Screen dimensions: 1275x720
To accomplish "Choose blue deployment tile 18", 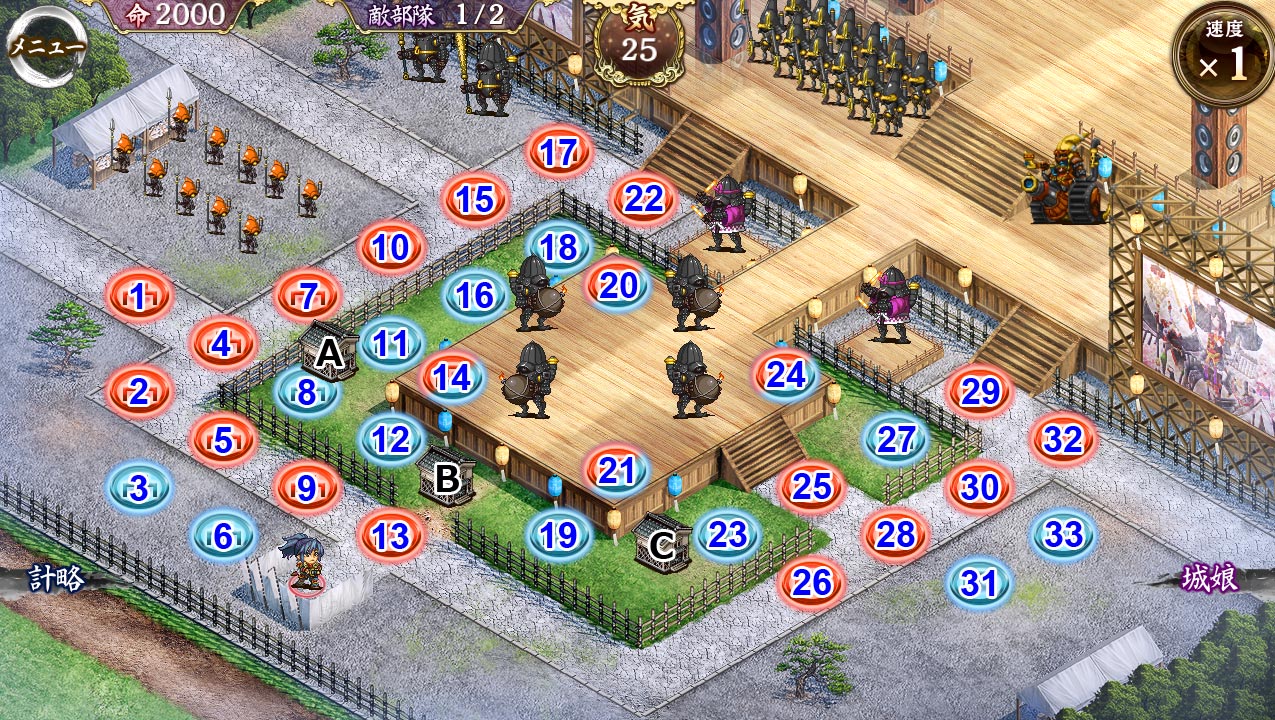I will 559,247.
